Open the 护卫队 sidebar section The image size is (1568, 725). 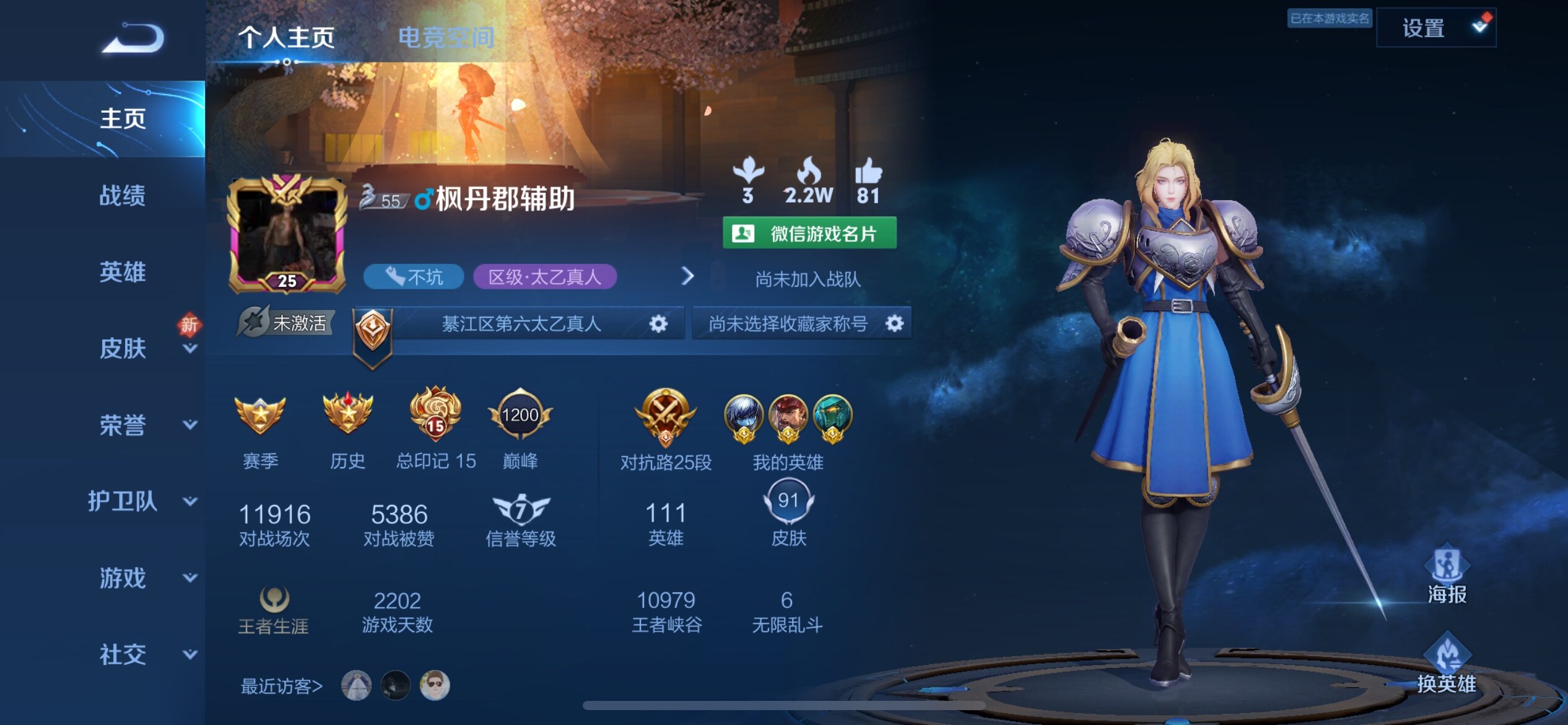coord(124,501)
